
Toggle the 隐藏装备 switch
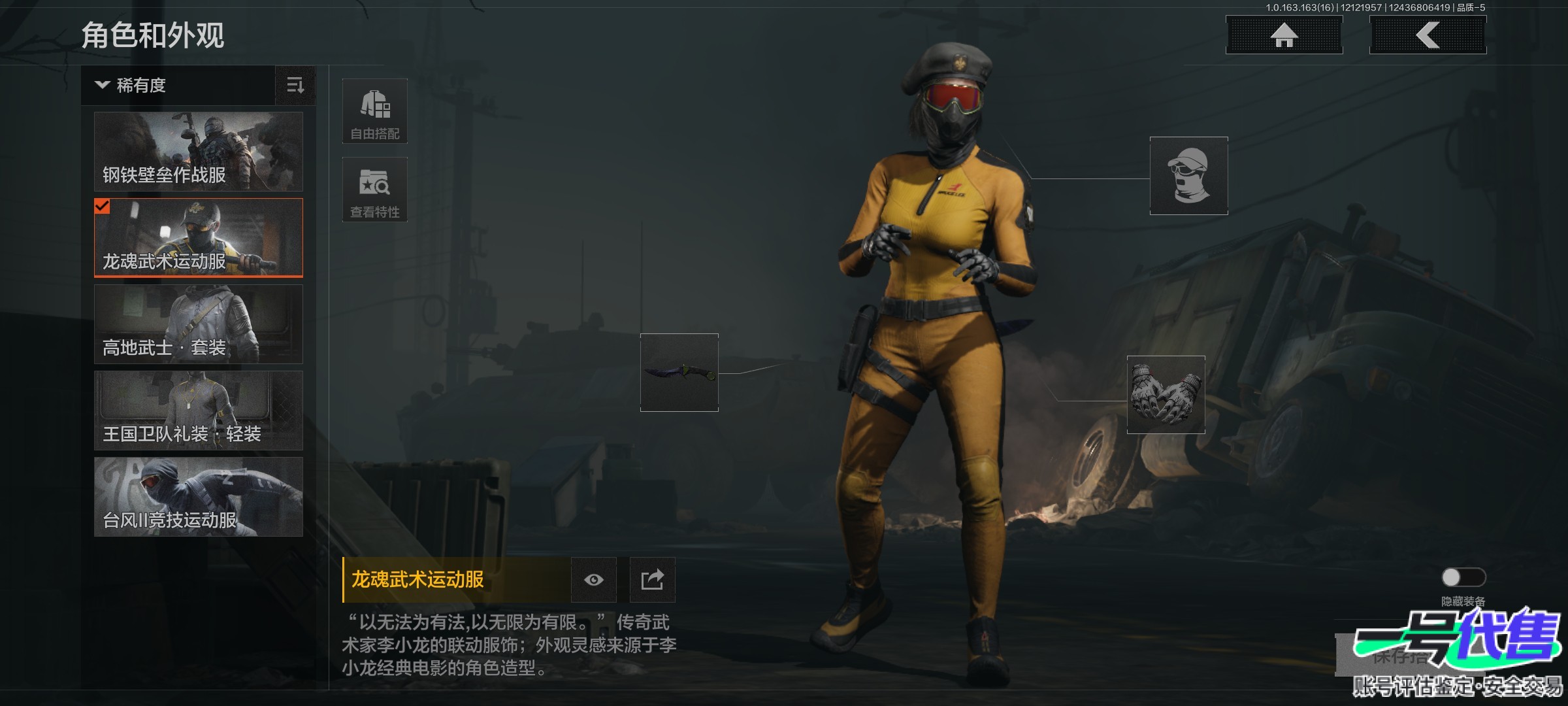point(1463,577)
